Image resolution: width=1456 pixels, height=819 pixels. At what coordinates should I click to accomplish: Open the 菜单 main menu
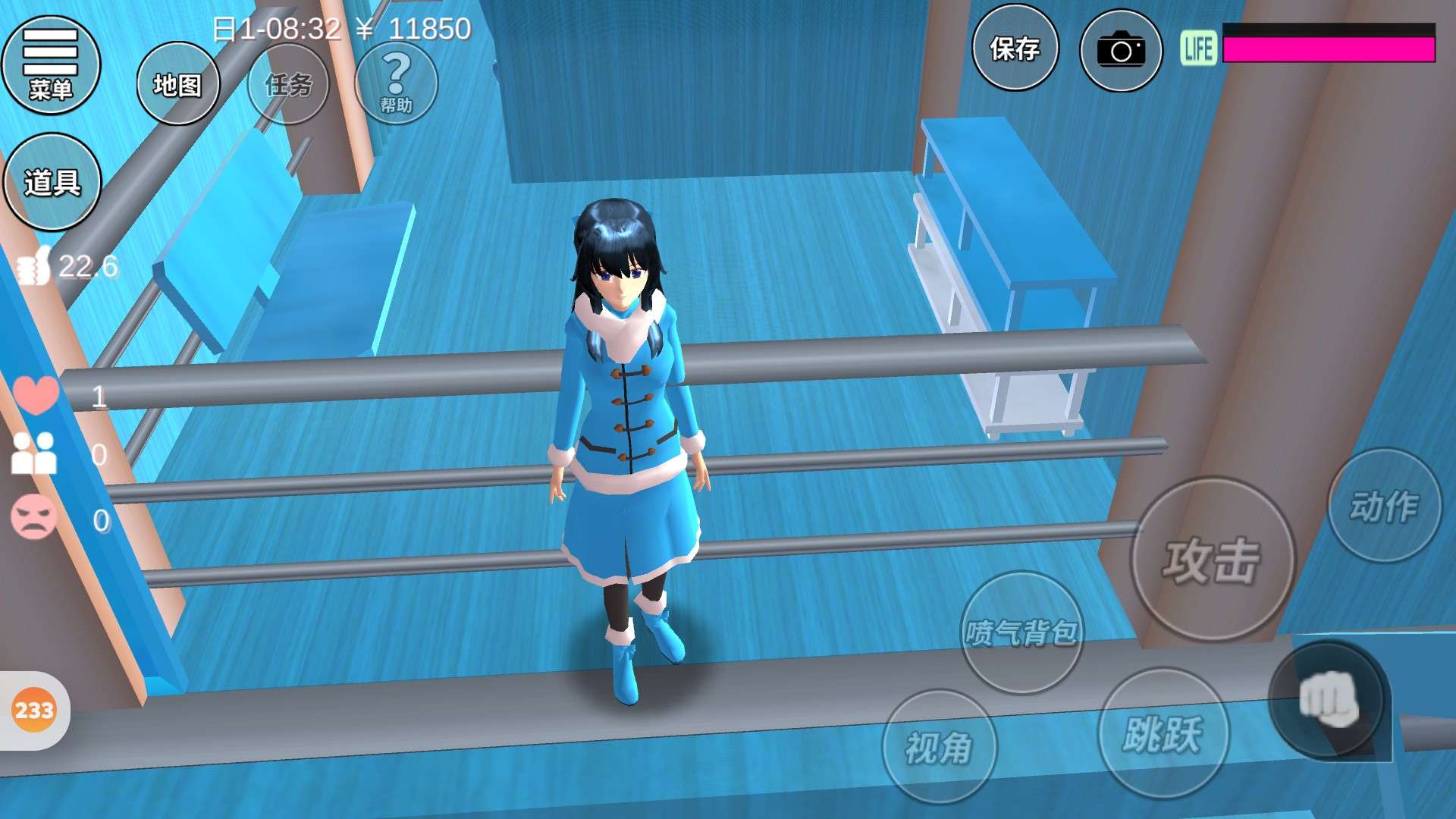coord(51,65)
